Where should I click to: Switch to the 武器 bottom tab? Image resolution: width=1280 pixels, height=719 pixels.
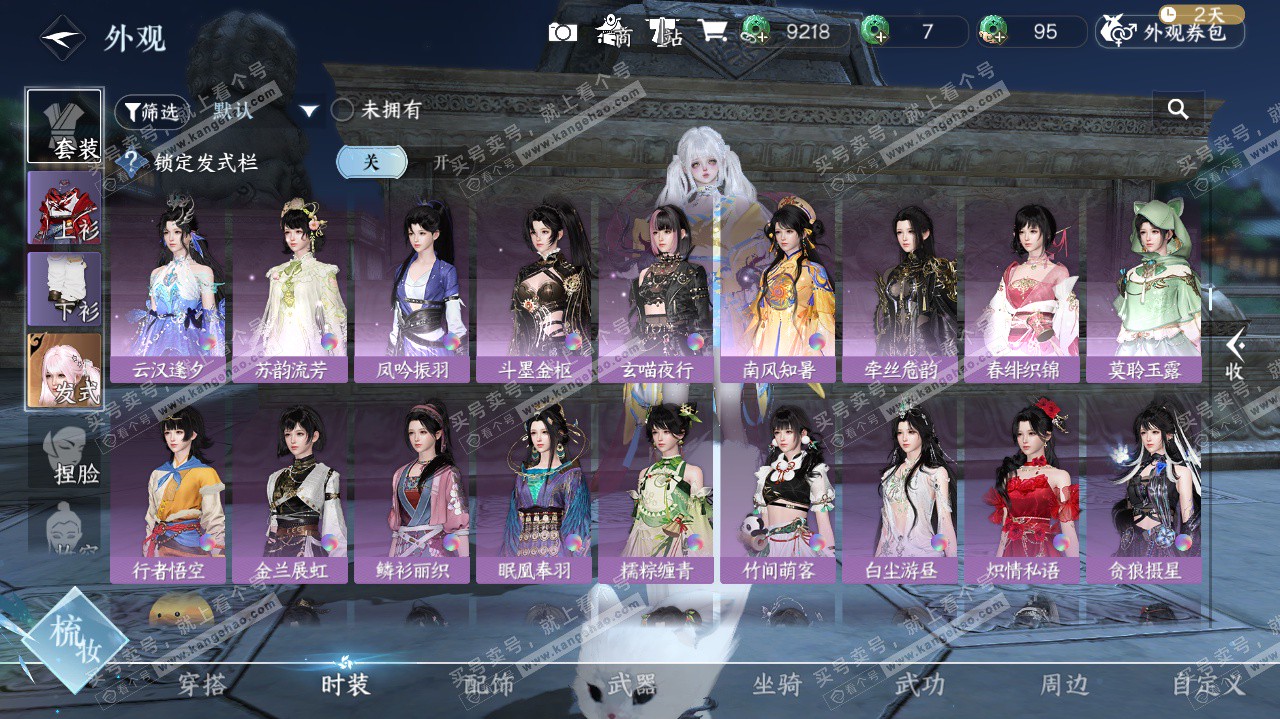coord(632,684)
